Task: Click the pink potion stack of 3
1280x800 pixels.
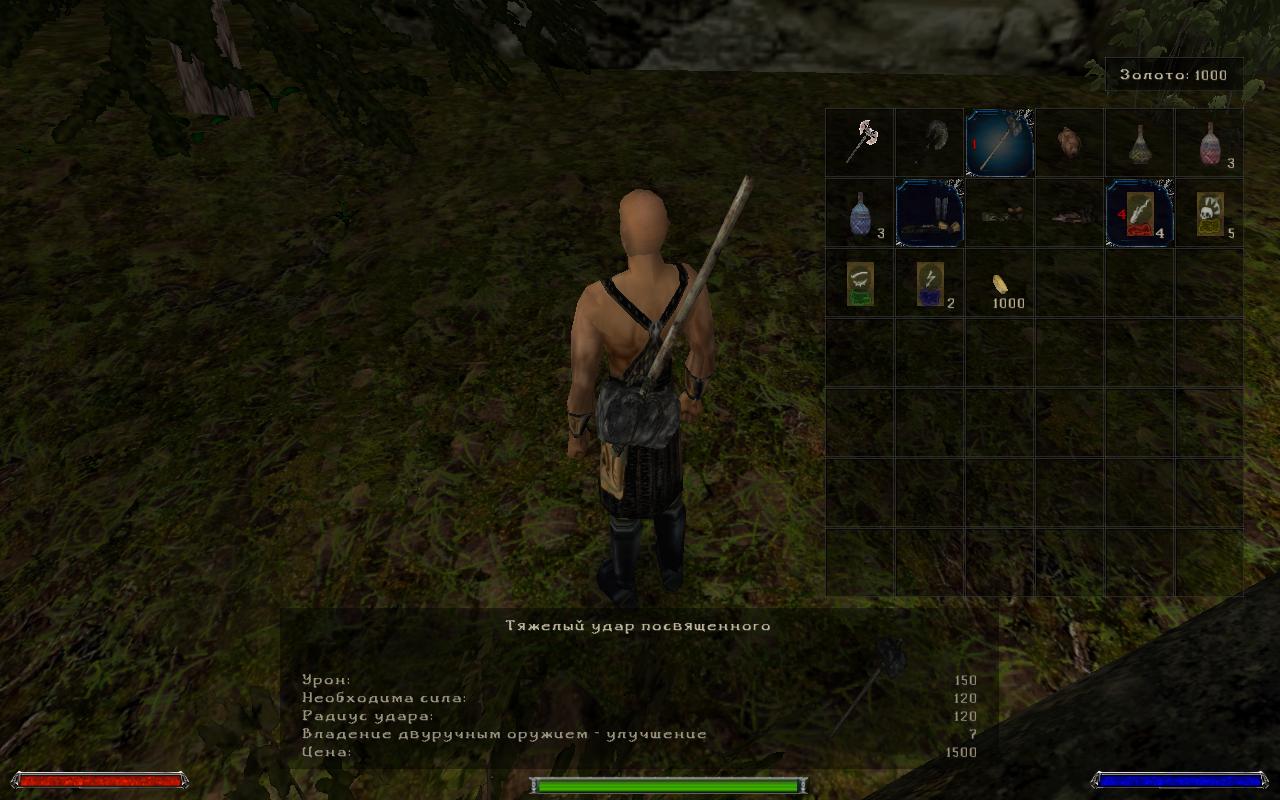Action: pos(1209,143)
